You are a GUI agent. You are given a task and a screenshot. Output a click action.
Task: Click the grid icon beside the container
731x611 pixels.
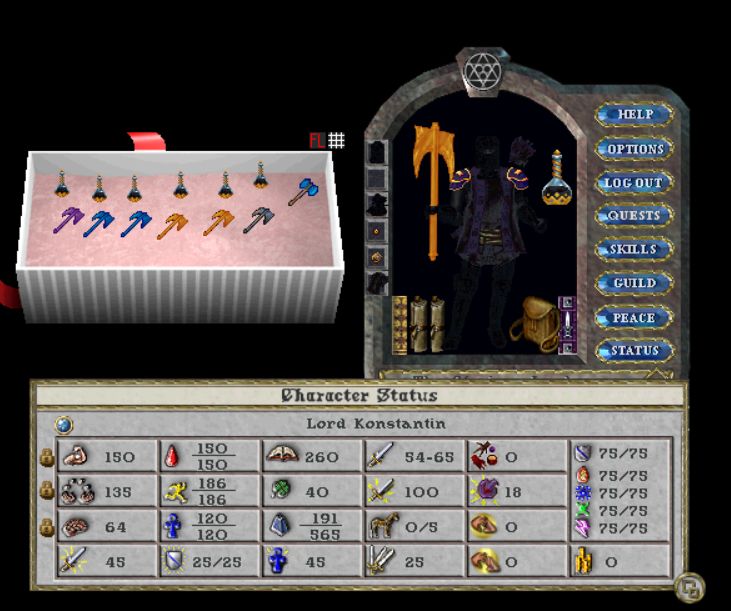337,141
